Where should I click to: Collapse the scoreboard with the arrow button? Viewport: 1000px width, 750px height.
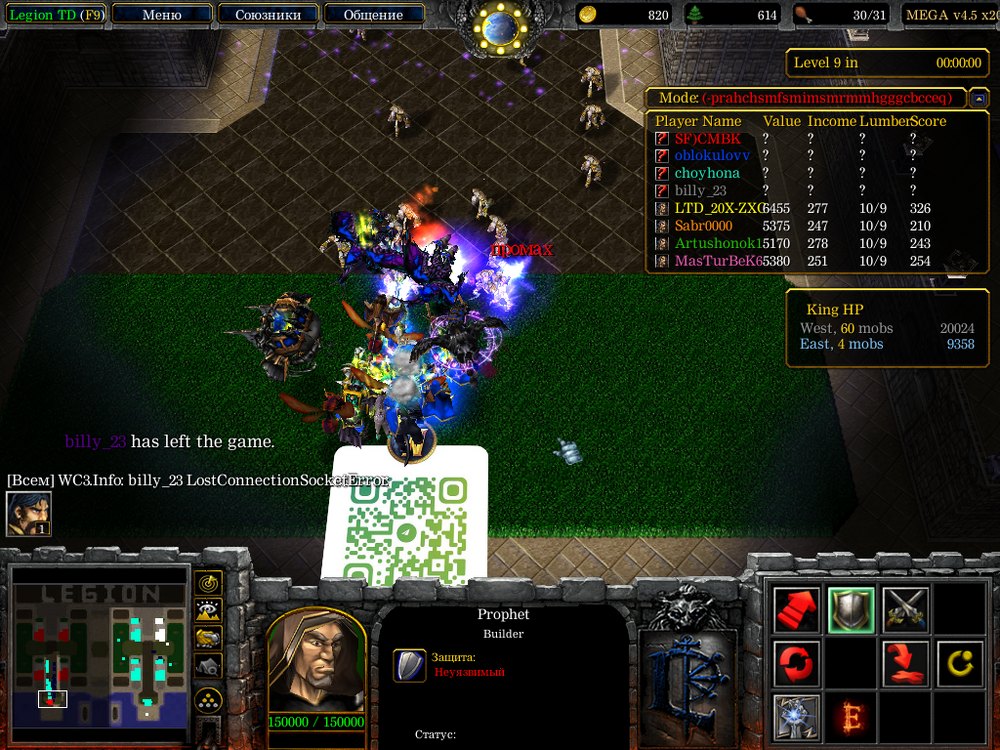978,98
